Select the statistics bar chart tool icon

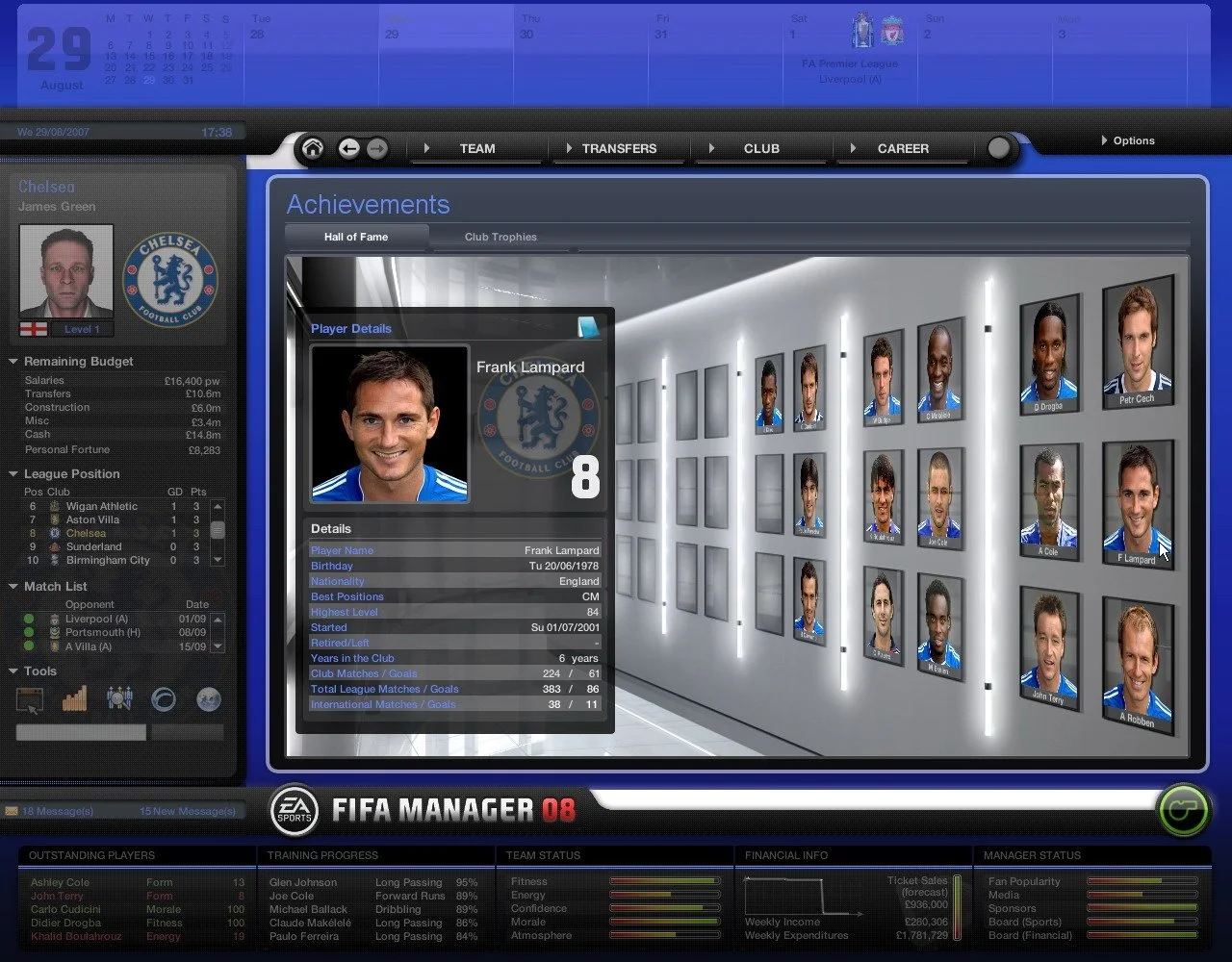pyautogui.click(x=73, y=698)
